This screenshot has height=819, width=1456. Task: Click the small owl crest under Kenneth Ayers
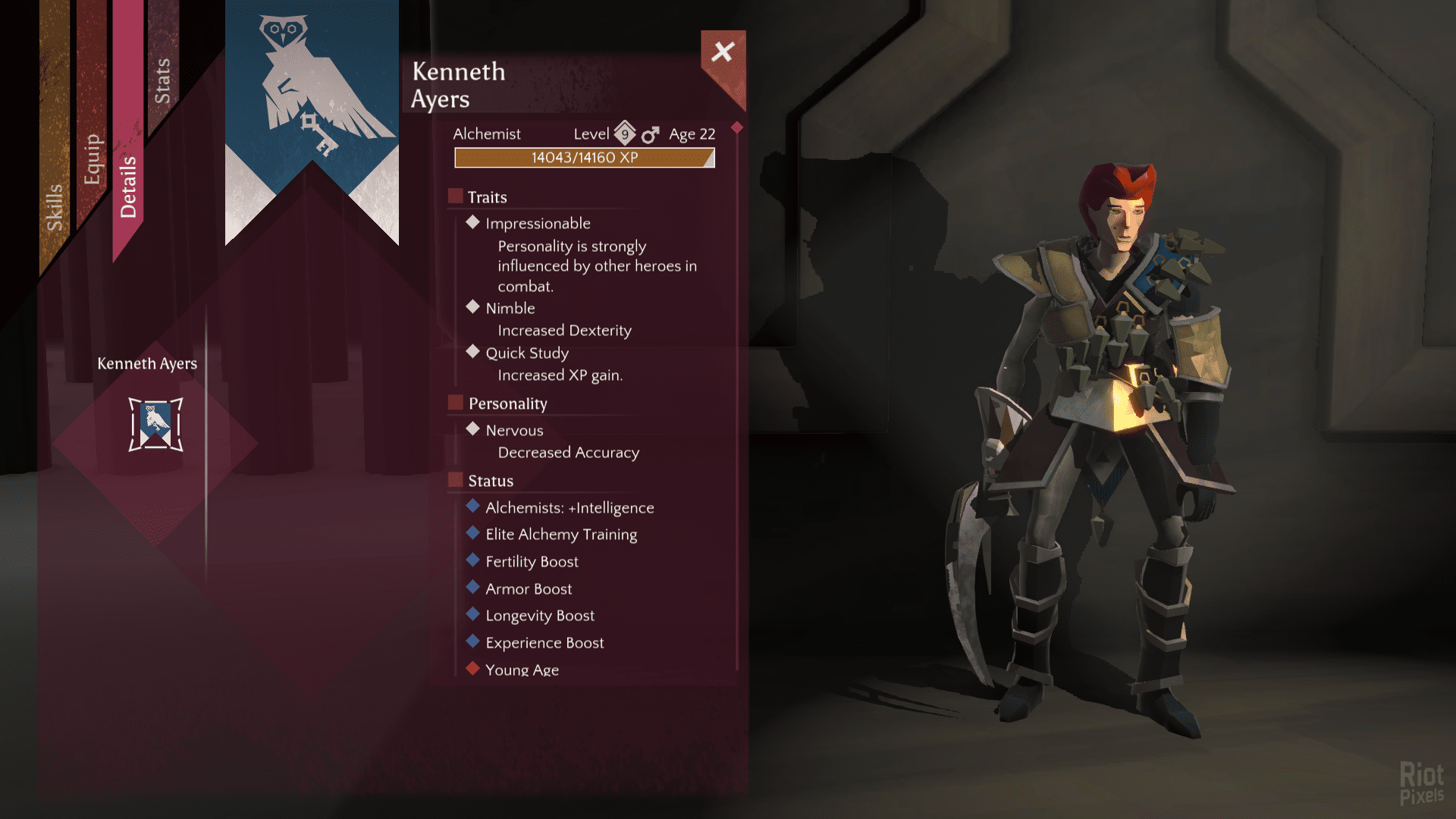(155, 425)
